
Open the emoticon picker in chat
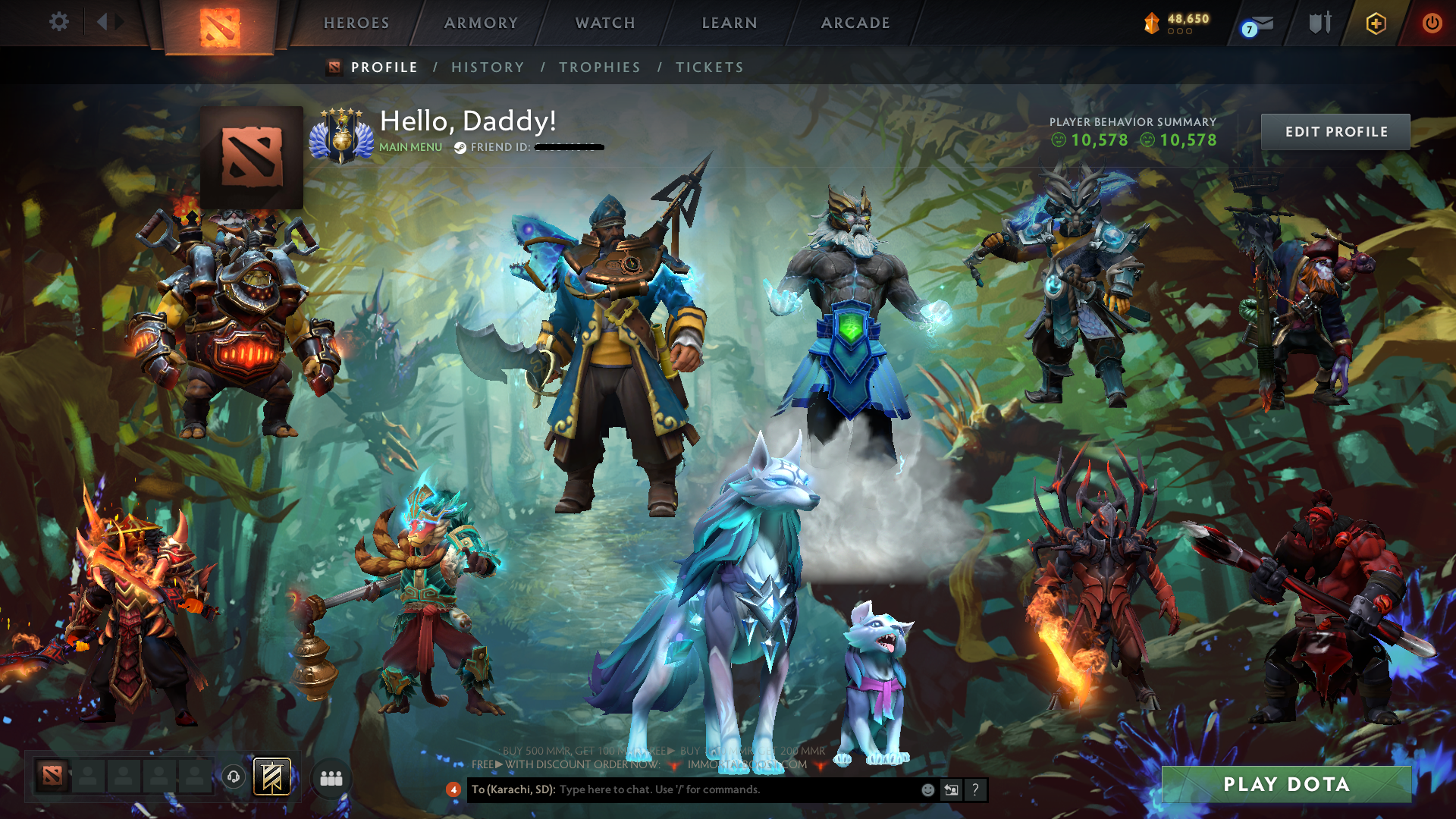[927, 789]
